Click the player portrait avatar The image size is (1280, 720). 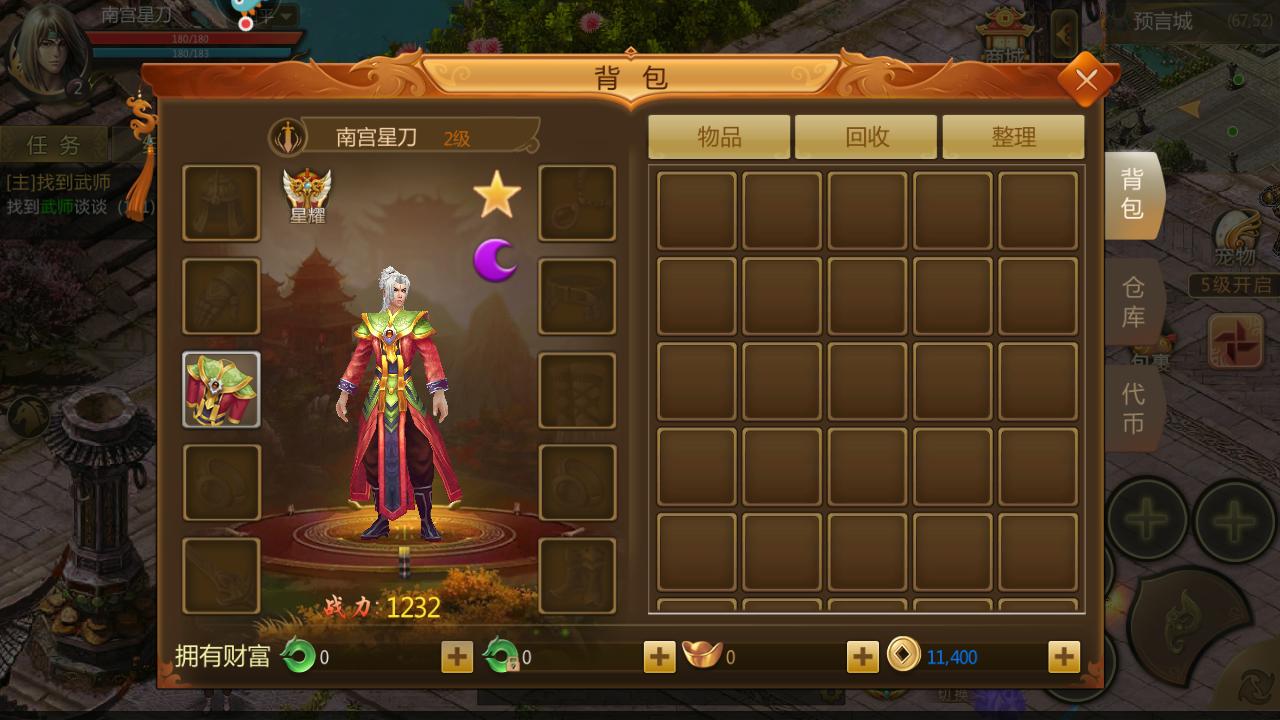[45, 50]
